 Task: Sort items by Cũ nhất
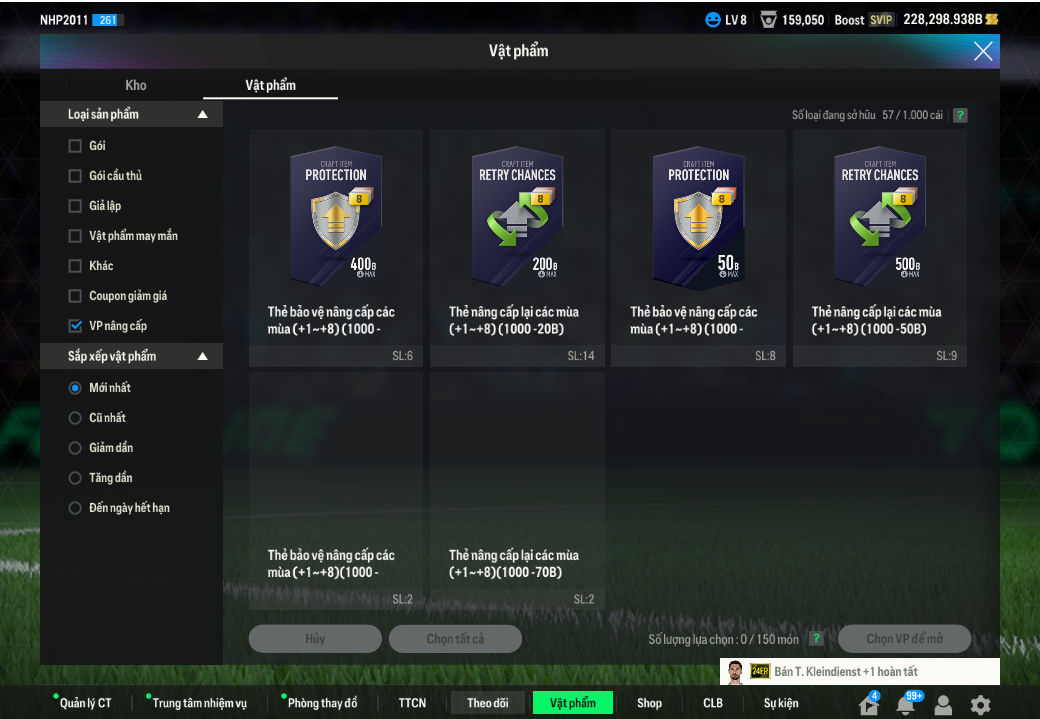[75, 418]
